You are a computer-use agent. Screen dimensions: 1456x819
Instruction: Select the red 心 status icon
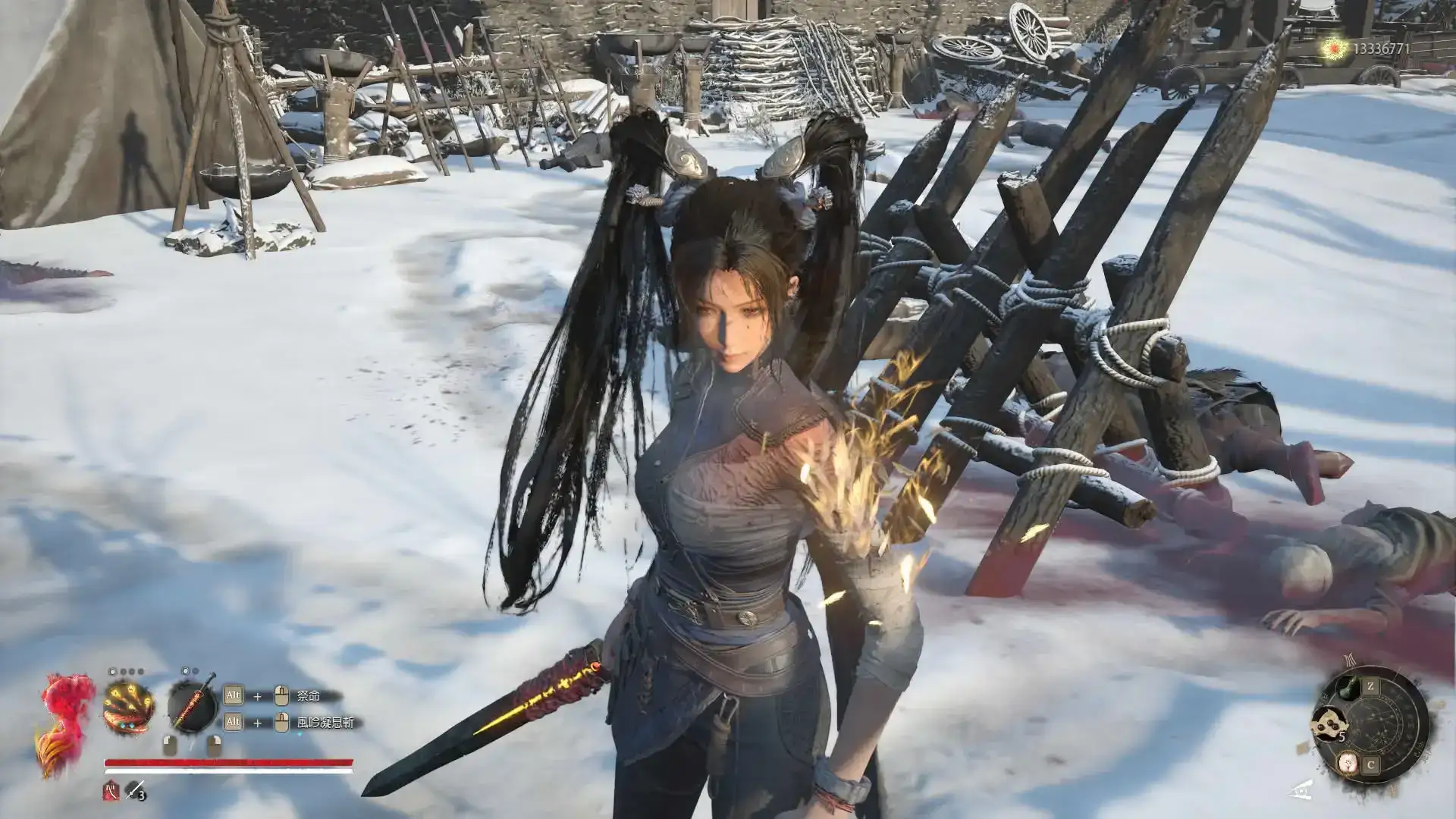[111, 791]
